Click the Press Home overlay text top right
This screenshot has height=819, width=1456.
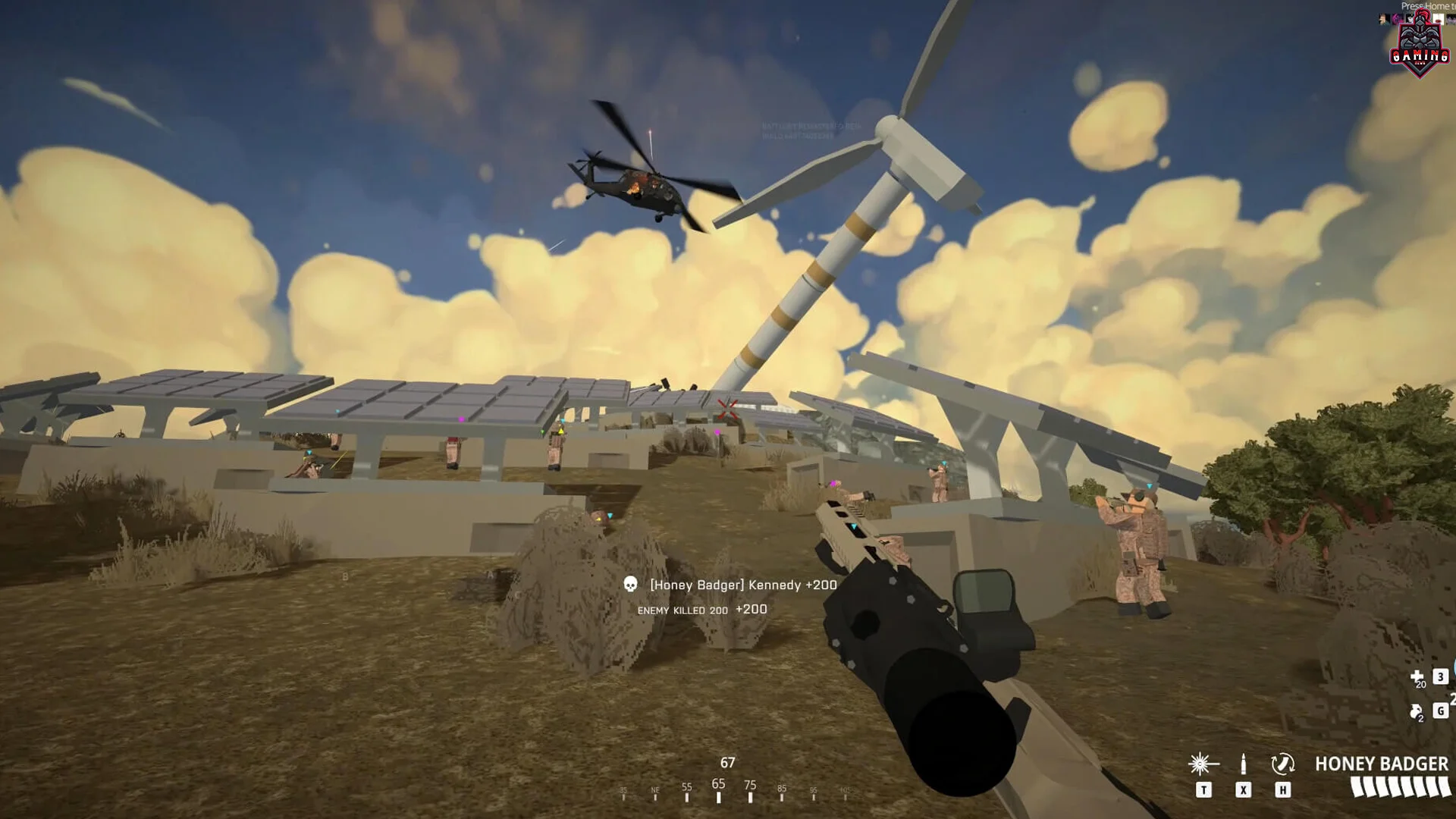1429,6
